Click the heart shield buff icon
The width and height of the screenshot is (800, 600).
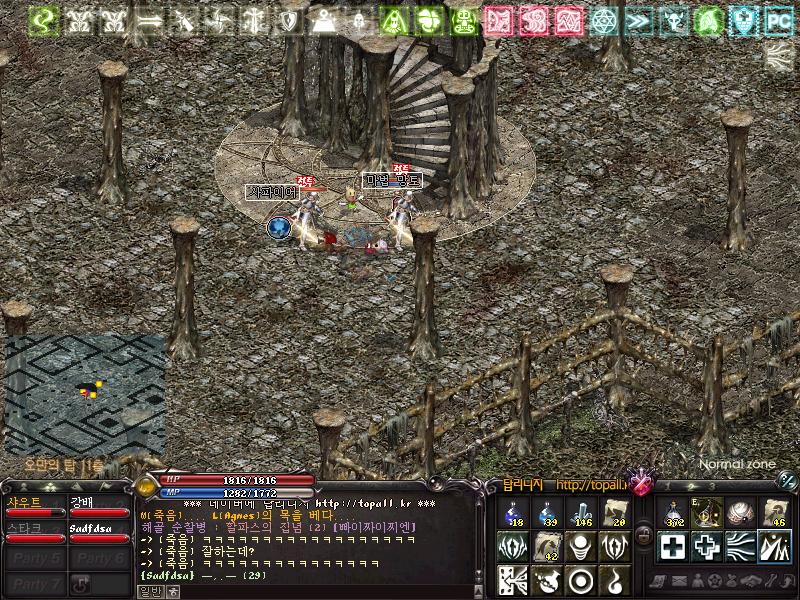tap(741, 19)
